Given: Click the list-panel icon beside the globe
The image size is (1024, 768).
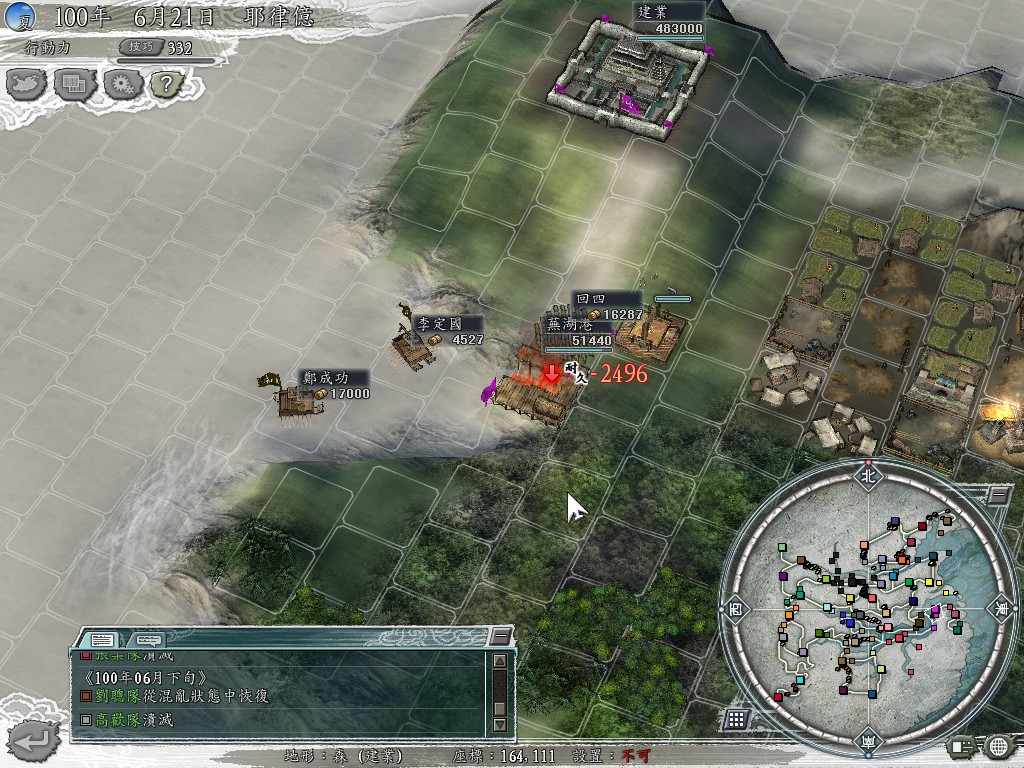Looking at the screenshot, I should click(963, 745).
